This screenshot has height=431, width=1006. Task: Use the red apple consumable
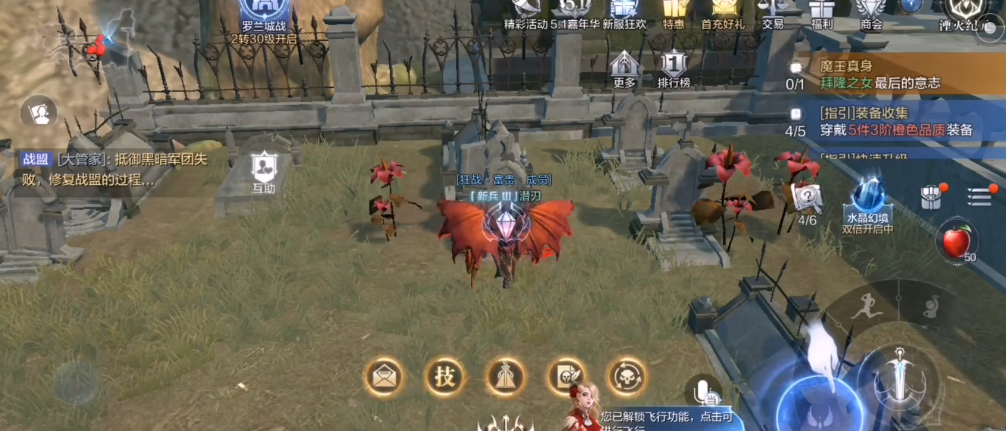[953, 242]
